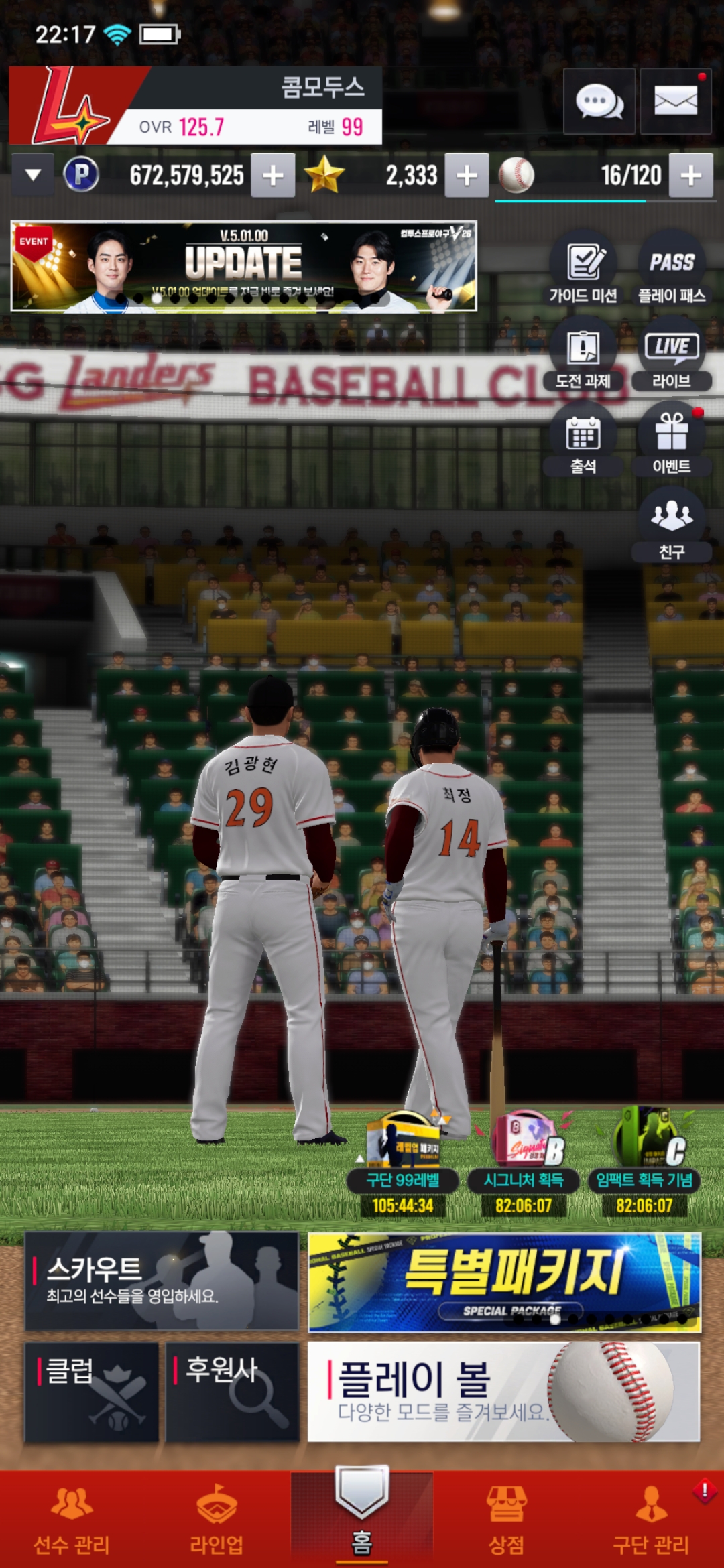Open the V.5.01.00 UPDATE event banner

244,267
